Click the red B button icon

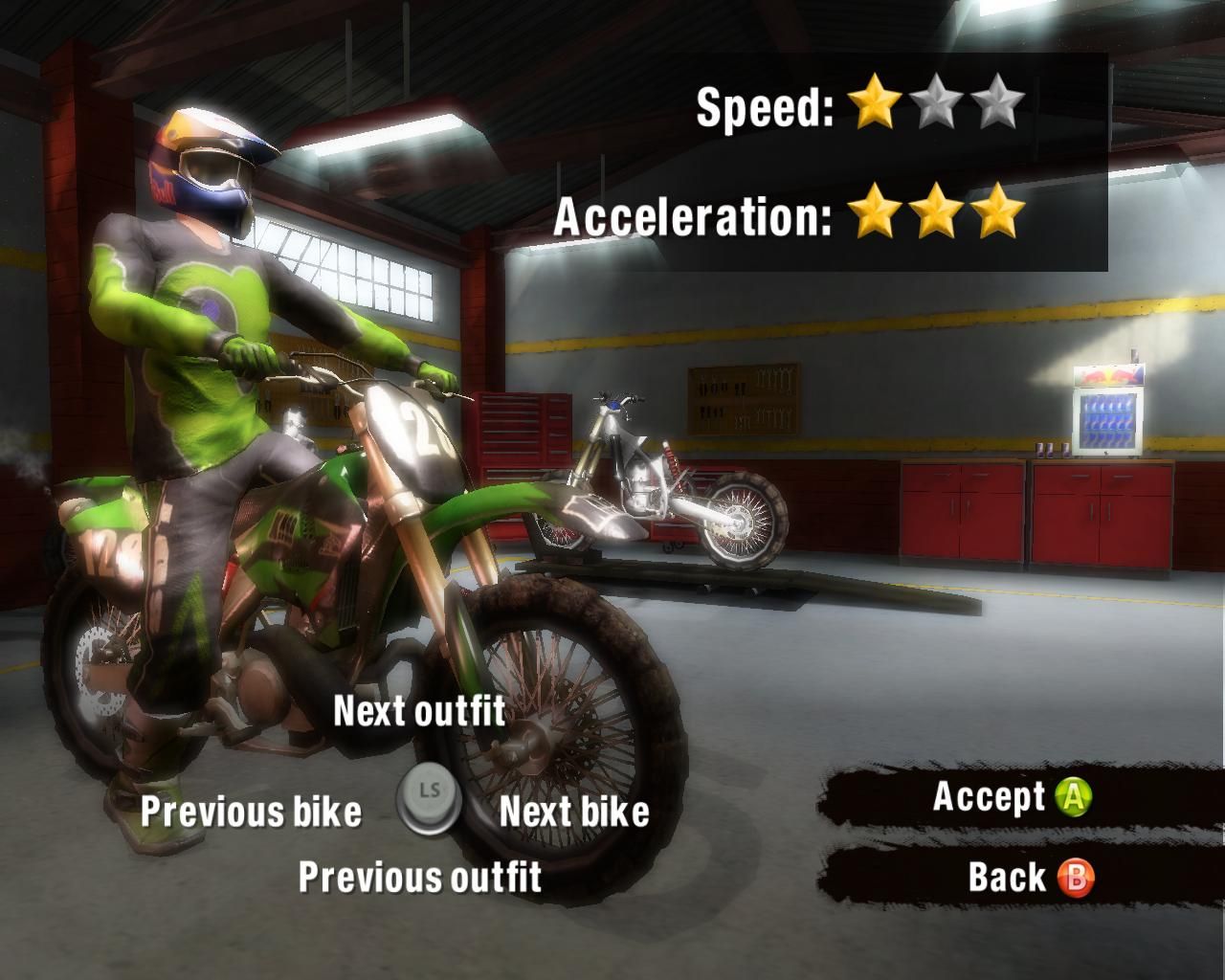pyautogui.click(x=1075, y=877)
